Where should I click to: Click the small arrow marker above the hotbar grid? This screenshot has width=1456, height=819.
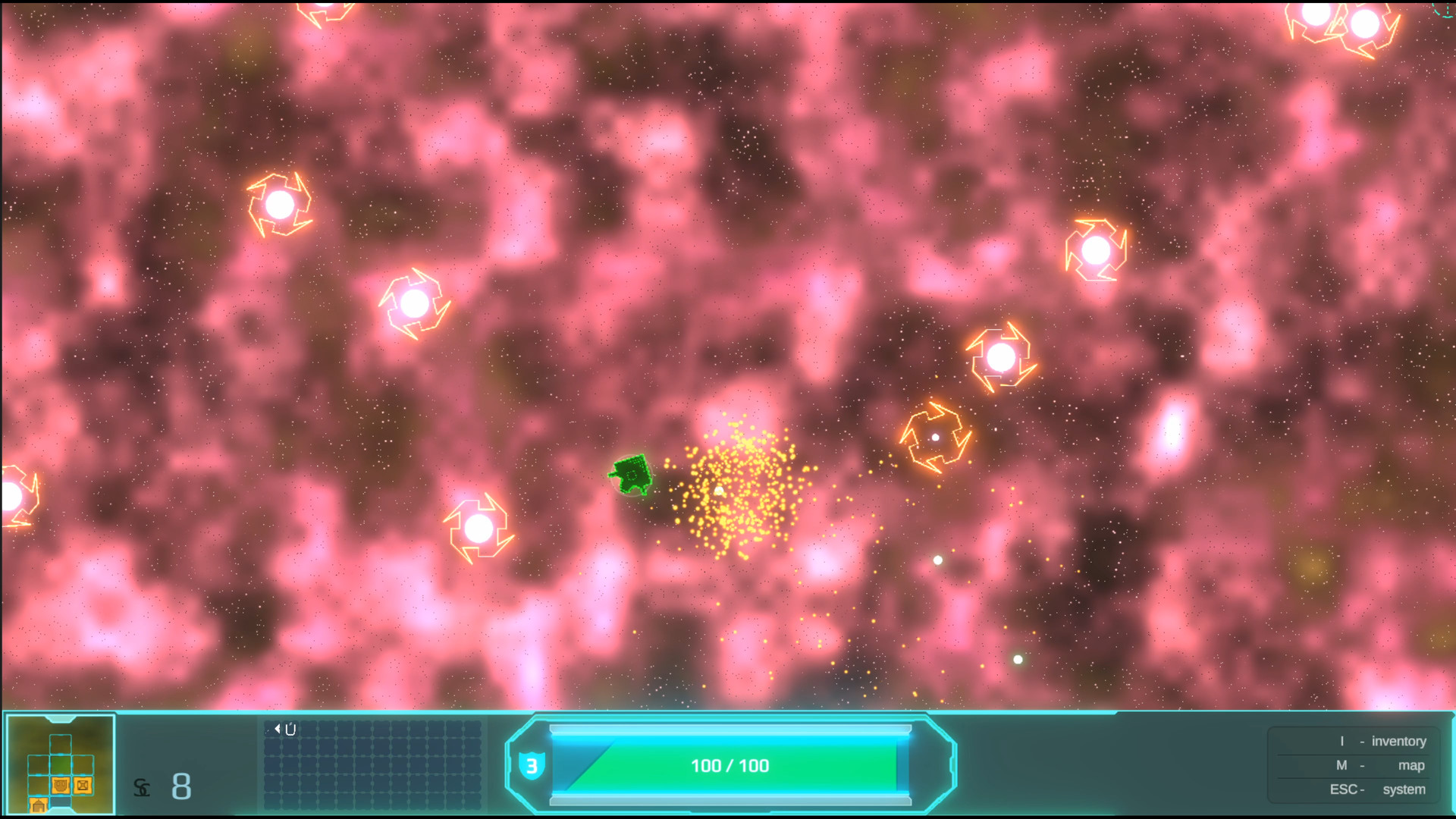(277, 729)
